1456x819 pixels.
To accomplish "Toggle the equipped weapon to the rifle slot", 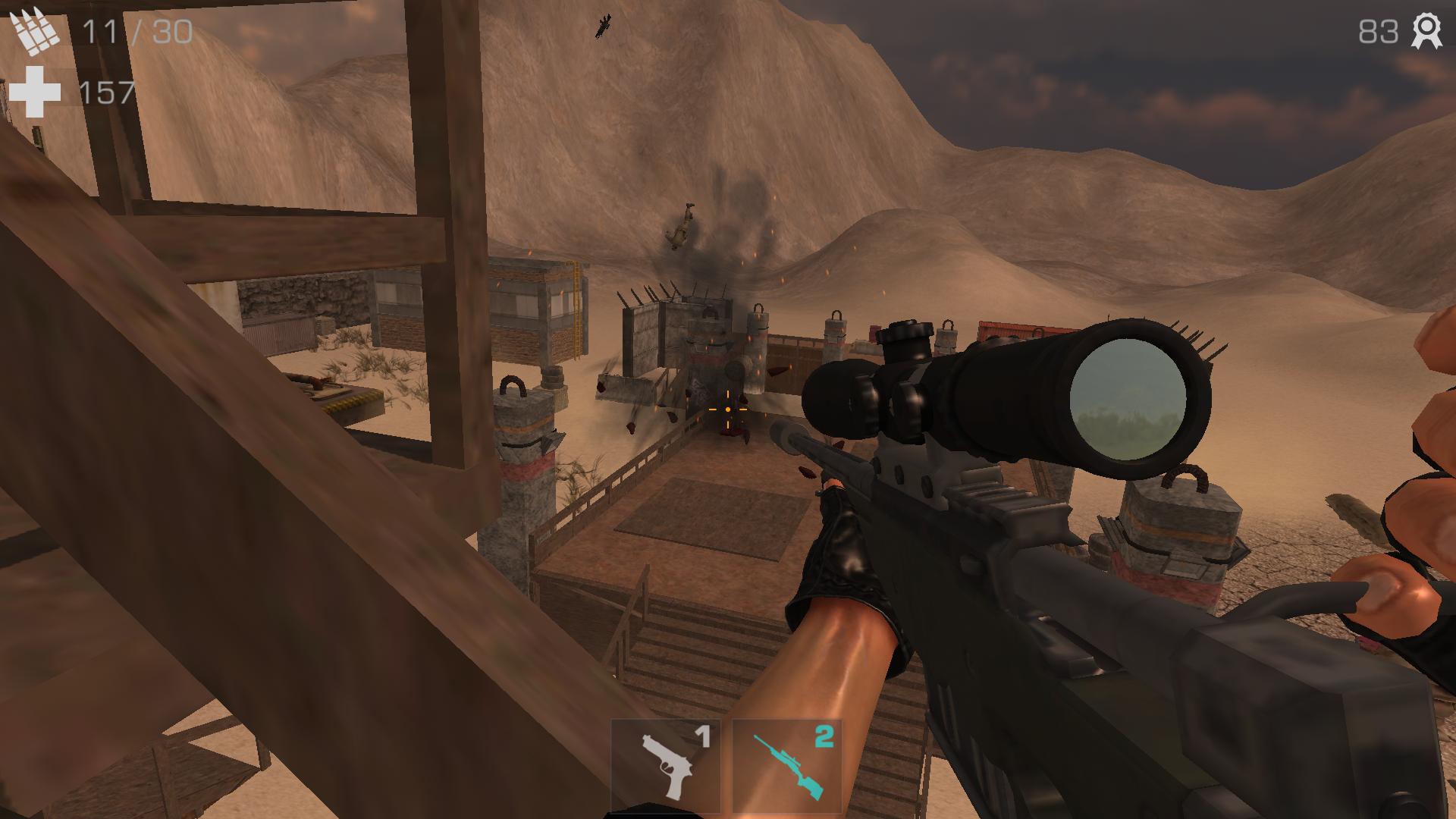I will click(x=786, y=766).
